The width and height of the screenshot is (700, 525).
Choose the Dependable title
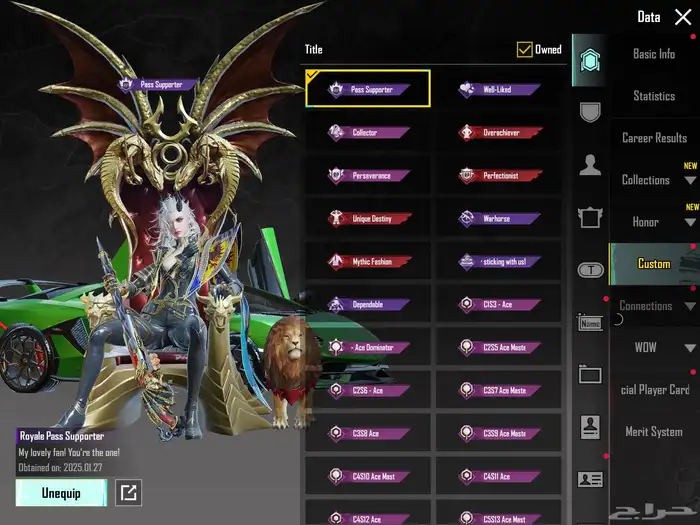(x=368, y=304)
